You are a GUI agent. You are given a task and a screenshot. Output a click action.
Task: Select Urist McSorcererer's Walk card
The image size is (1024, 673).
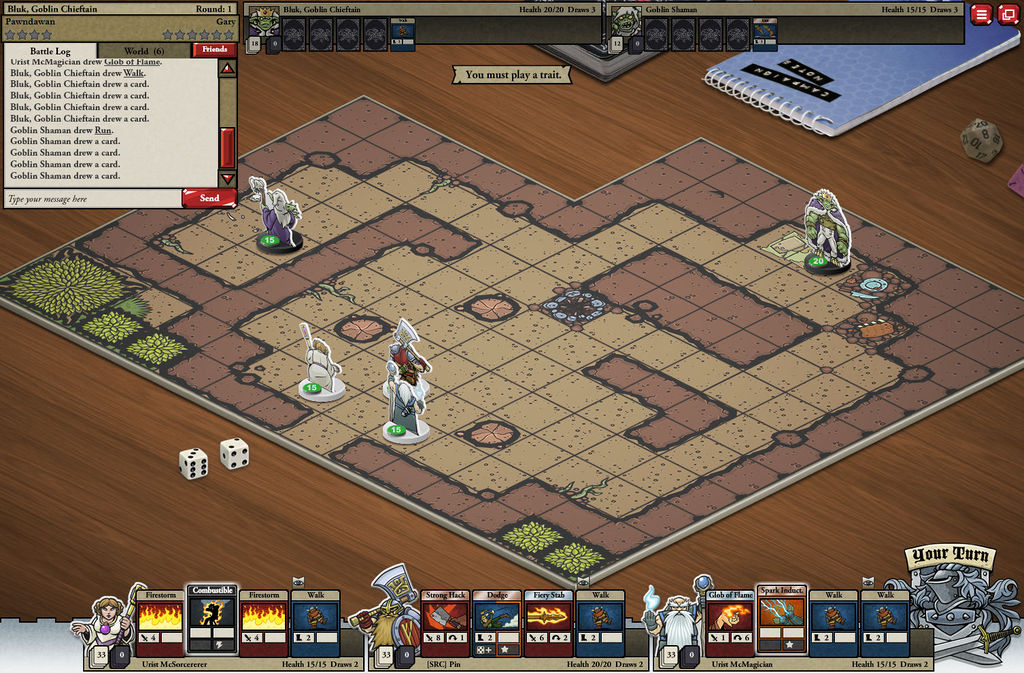coord(315,622)
